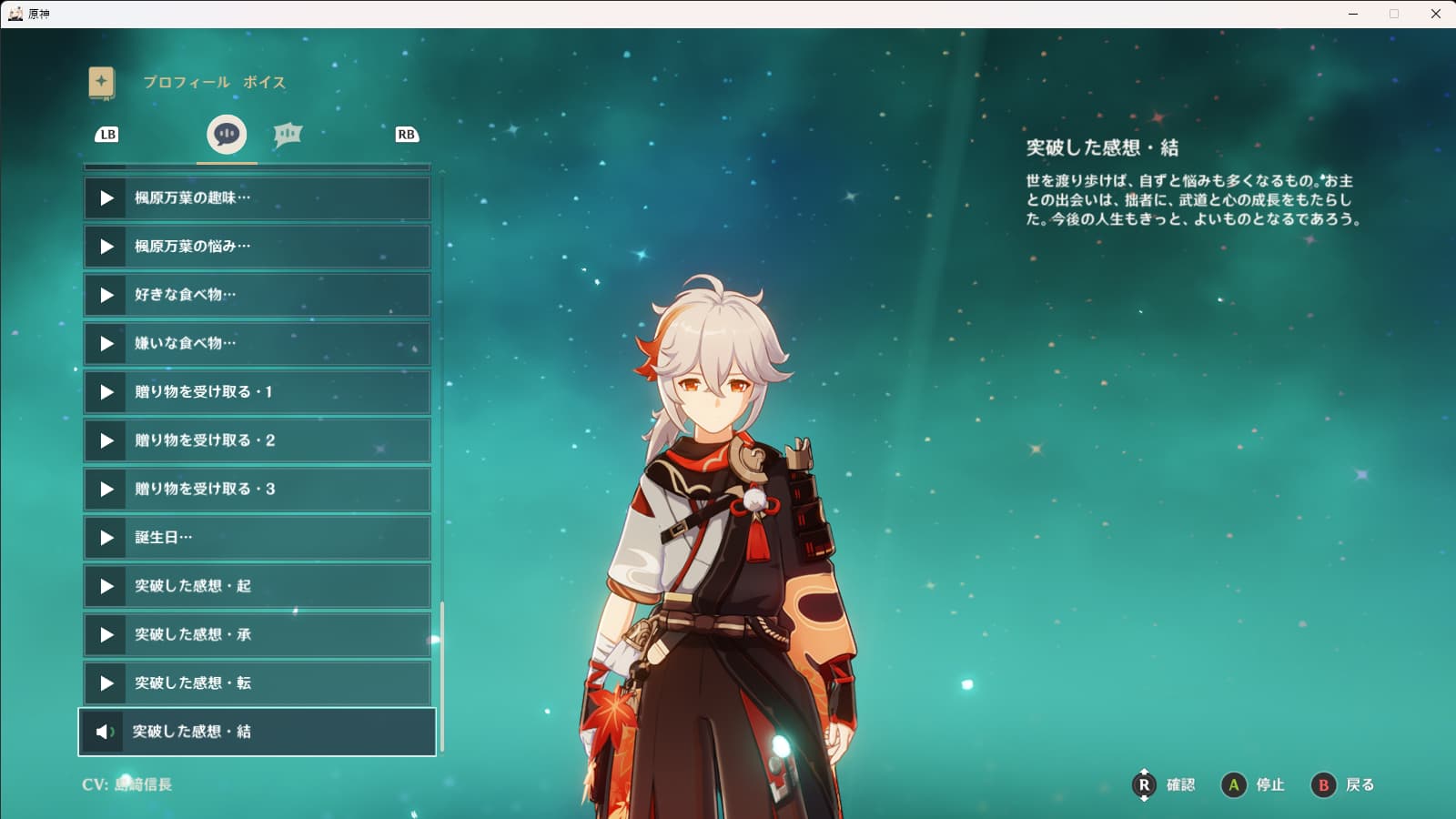Click the currently playing 突破した感想・結 entry
Screen dimensions: 1456x819
click(257, 732)
